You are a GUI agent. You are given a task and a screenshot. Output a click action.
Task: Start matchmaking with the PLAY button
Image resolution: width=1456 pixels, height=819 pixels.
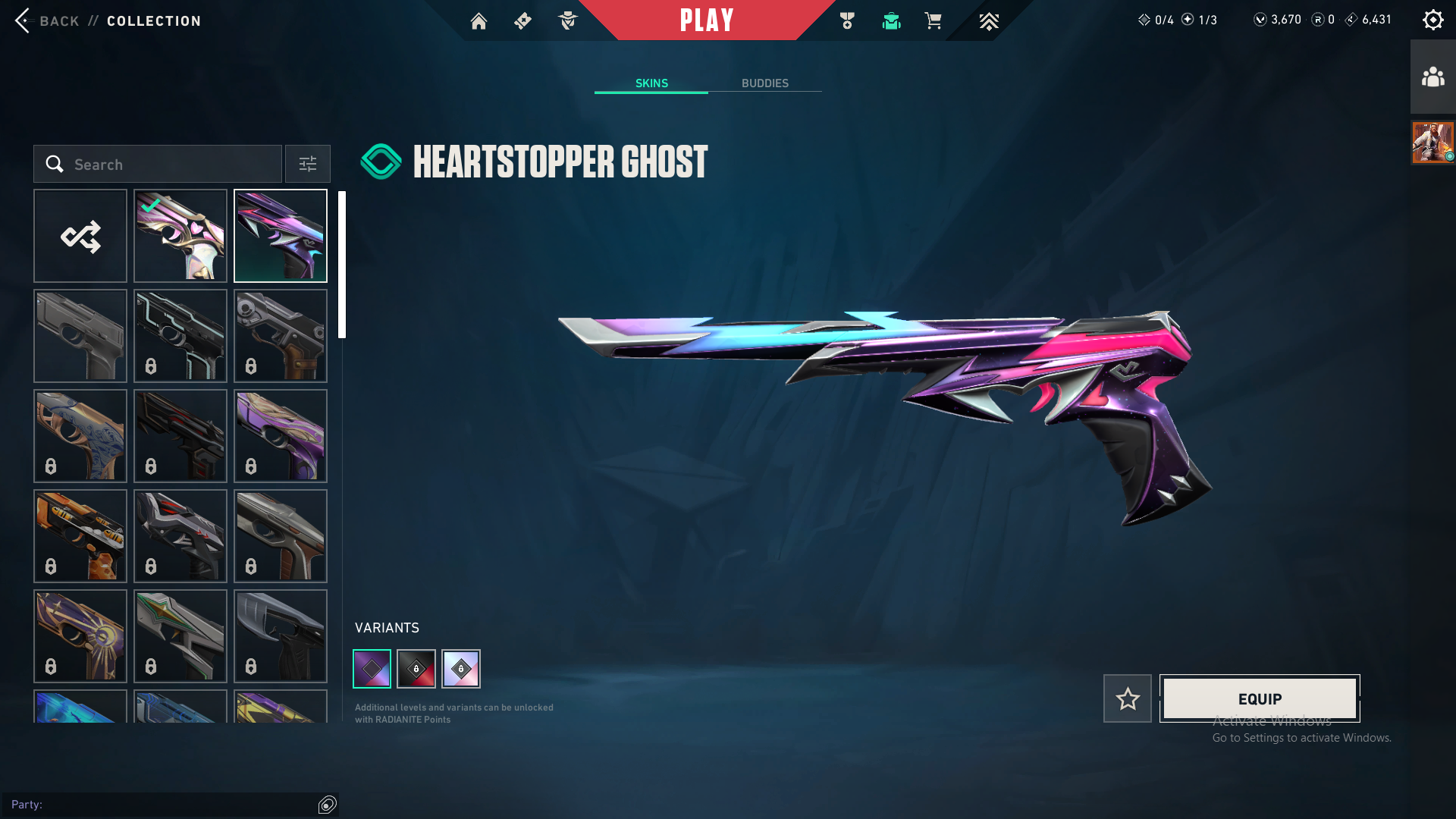(707, 20)
